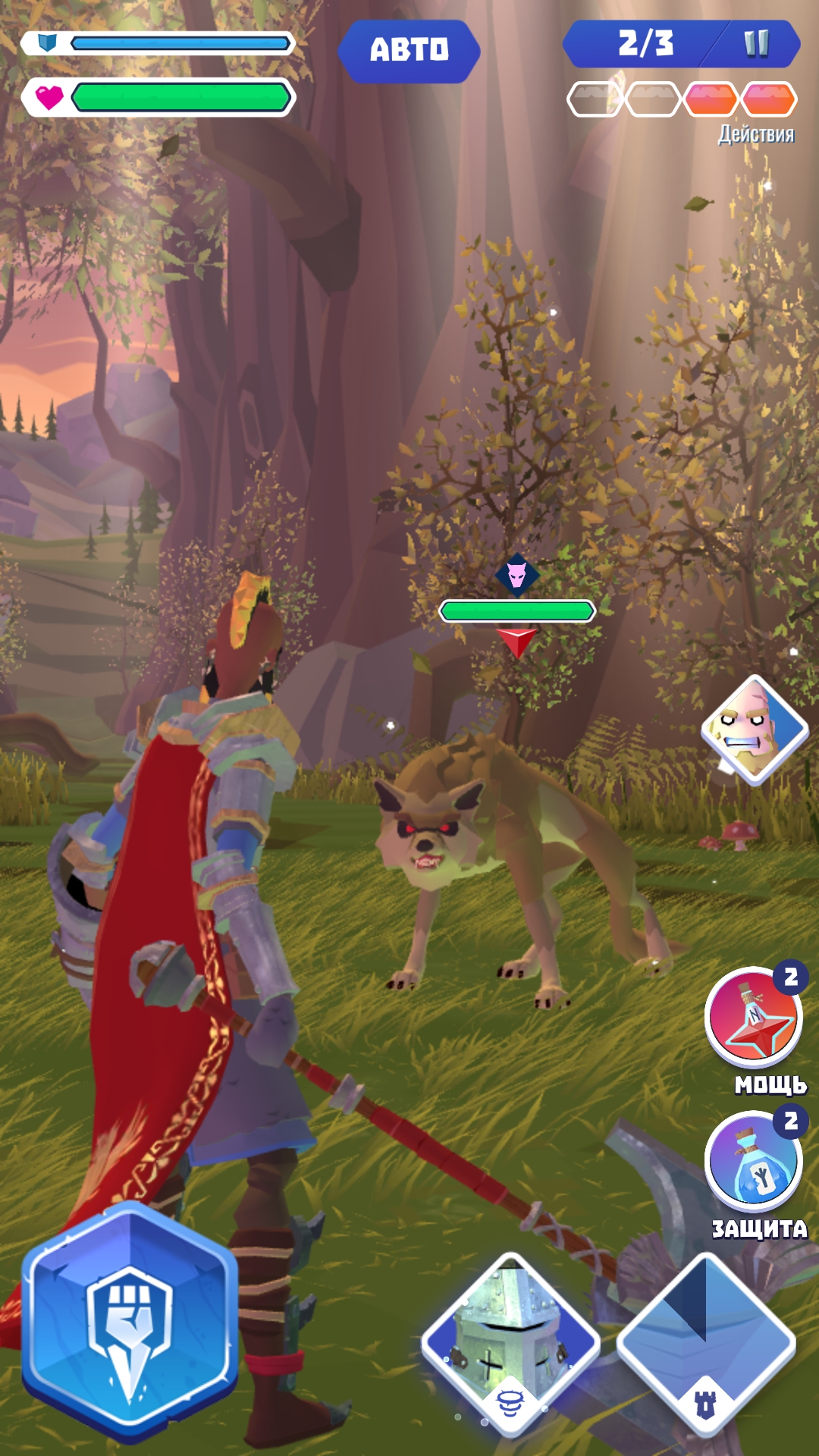Pause the battle
The width and height of the screenshot is (819, 1456).
point(756,44)
